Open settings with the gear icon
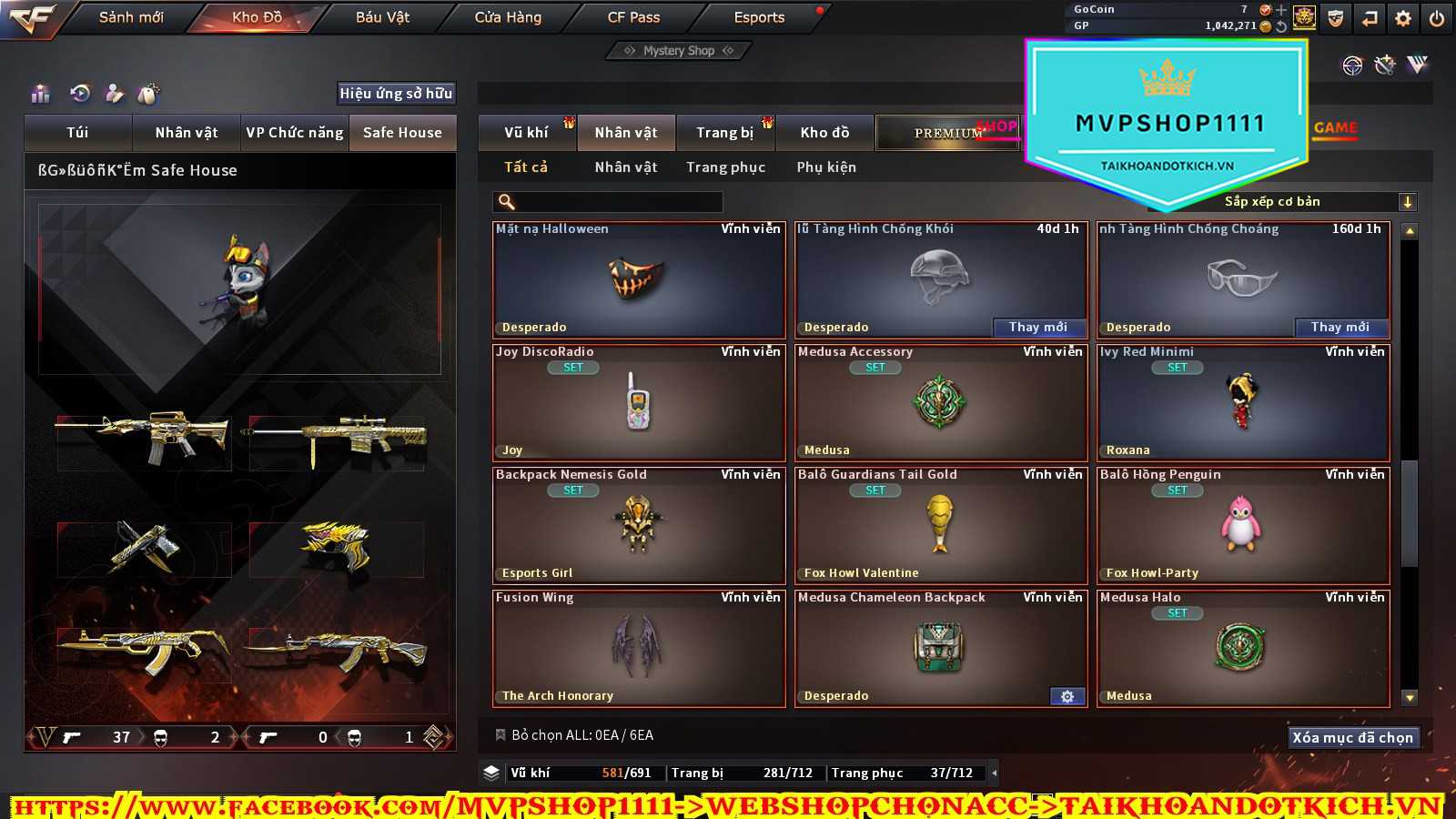 tap(1403, 18)
